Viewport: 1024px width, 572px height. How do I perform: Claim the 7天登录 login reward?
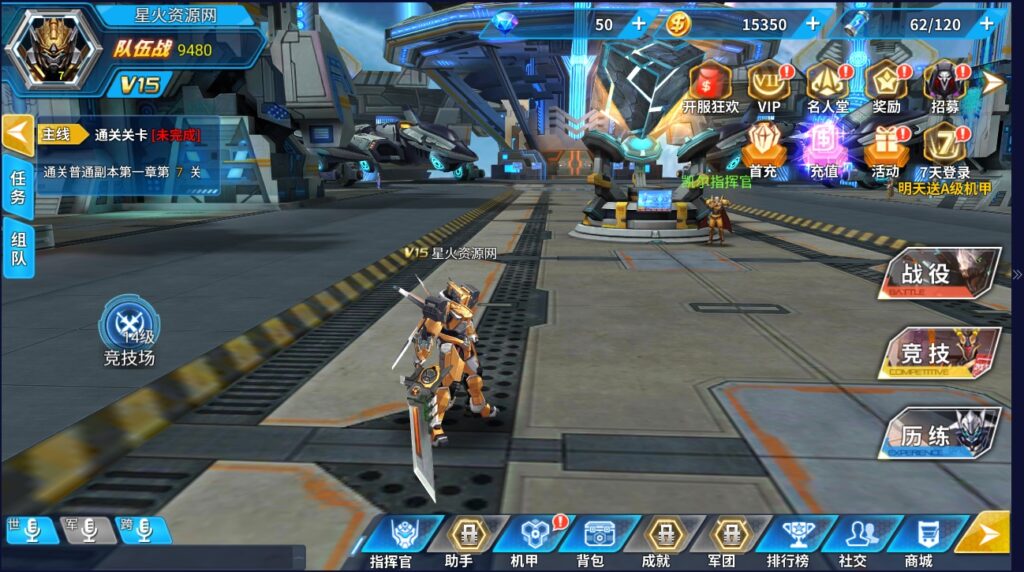tap(945, 152)
